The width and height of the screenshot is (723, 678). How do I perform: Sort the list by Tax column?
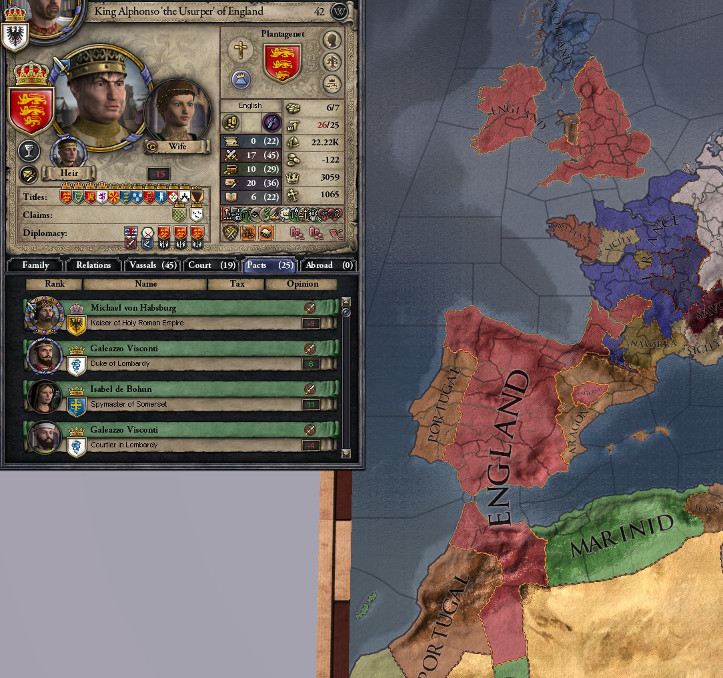[x=236, y=284]
